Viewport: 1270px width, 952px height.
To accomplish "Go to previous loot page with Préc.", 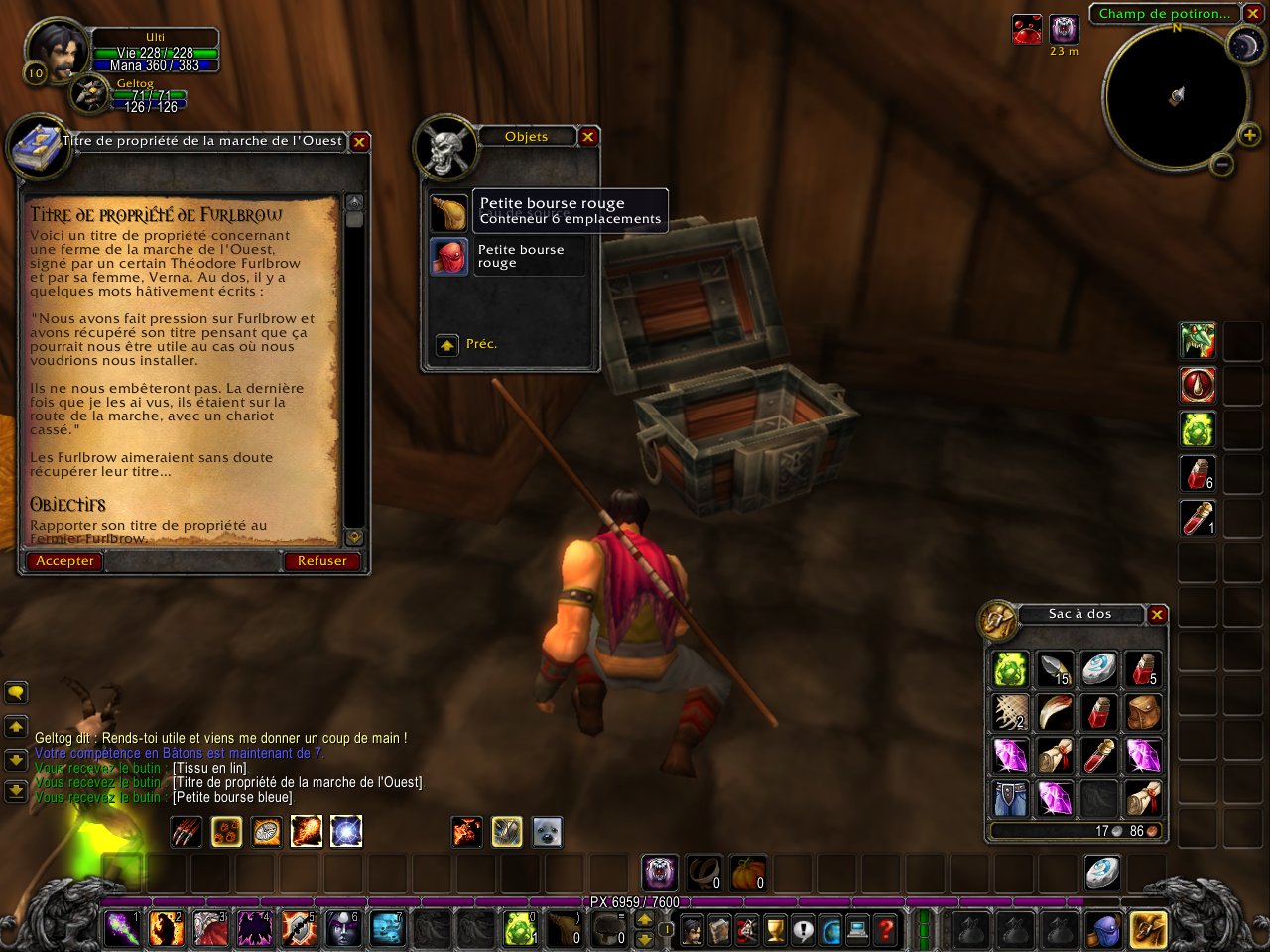I will point(447,345).
